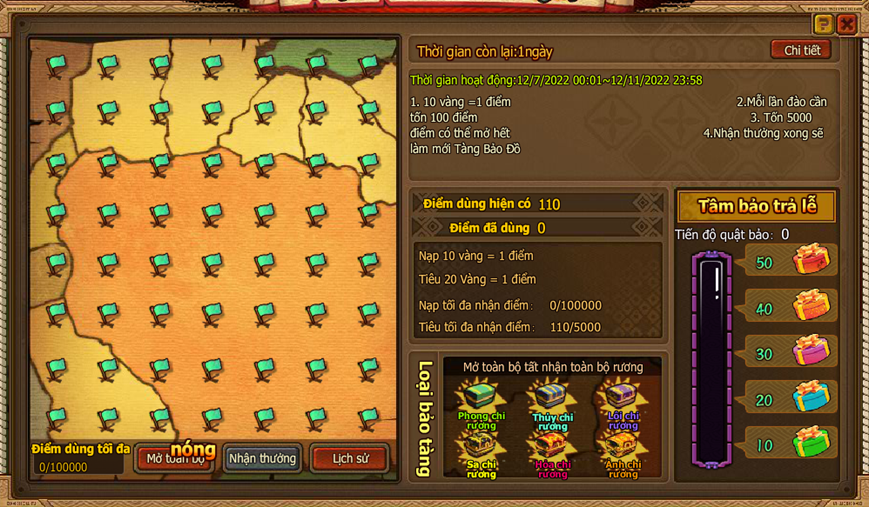
Task: Claim the 30-progress purple gift box
Action: [x=811, y=352]
